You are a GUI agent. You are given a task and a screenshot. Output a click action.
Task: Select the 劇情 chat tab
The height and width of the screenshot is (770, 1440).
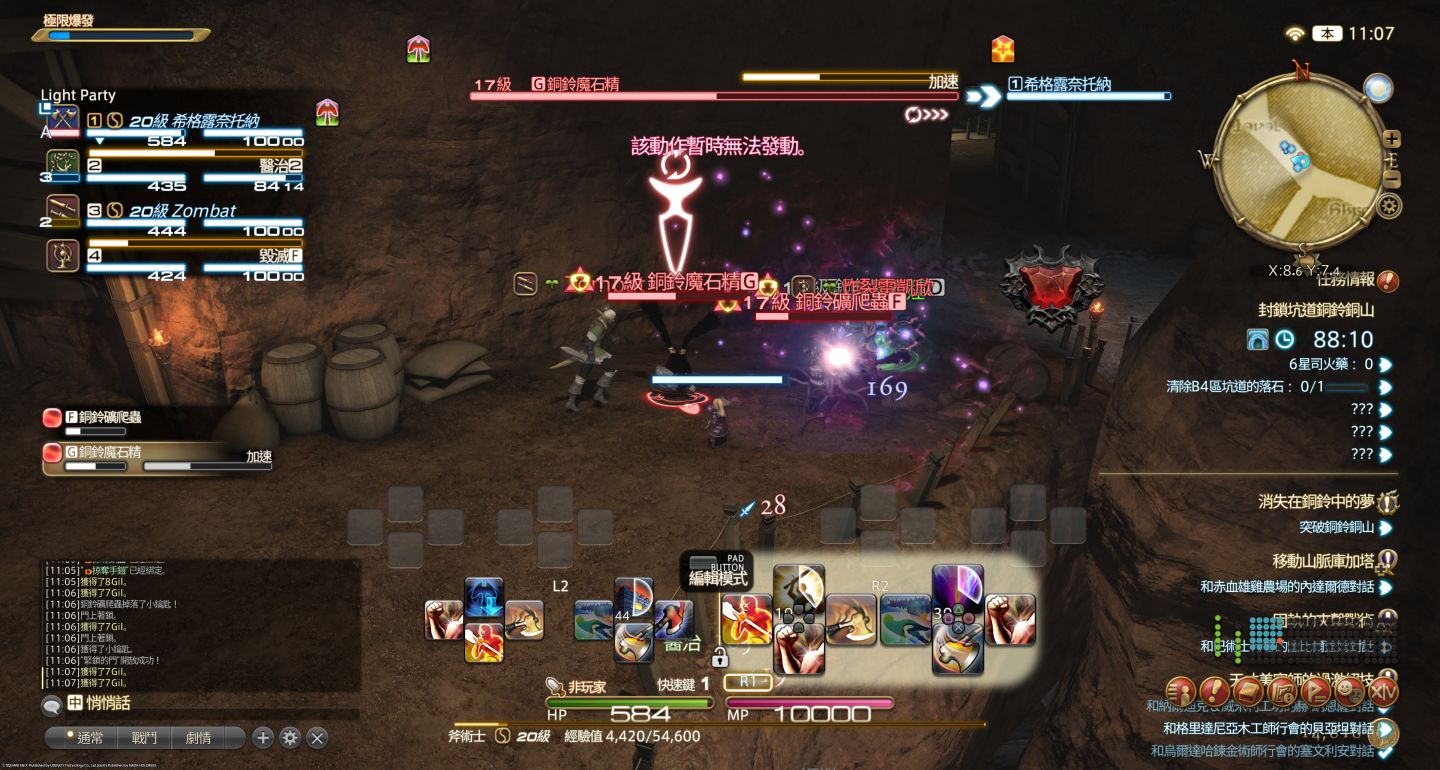pyautogui.click(x=198, y=738)
